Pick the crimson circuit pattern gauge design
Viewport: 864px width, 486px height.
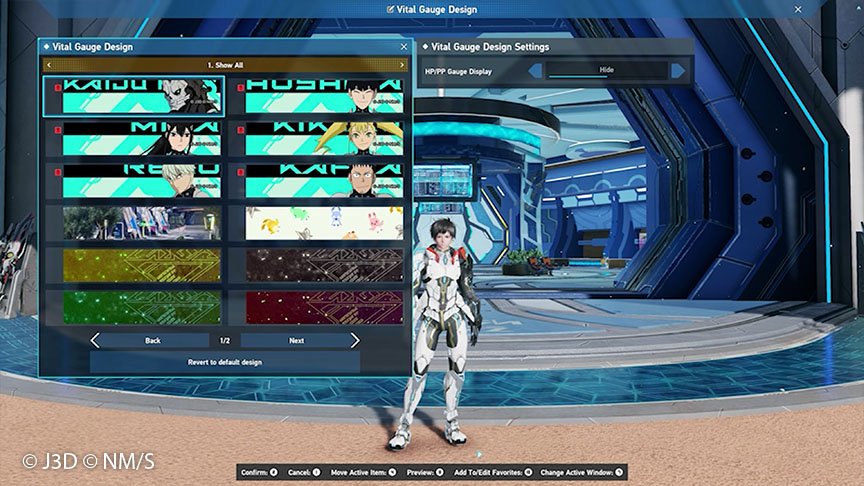pos(324,306)
